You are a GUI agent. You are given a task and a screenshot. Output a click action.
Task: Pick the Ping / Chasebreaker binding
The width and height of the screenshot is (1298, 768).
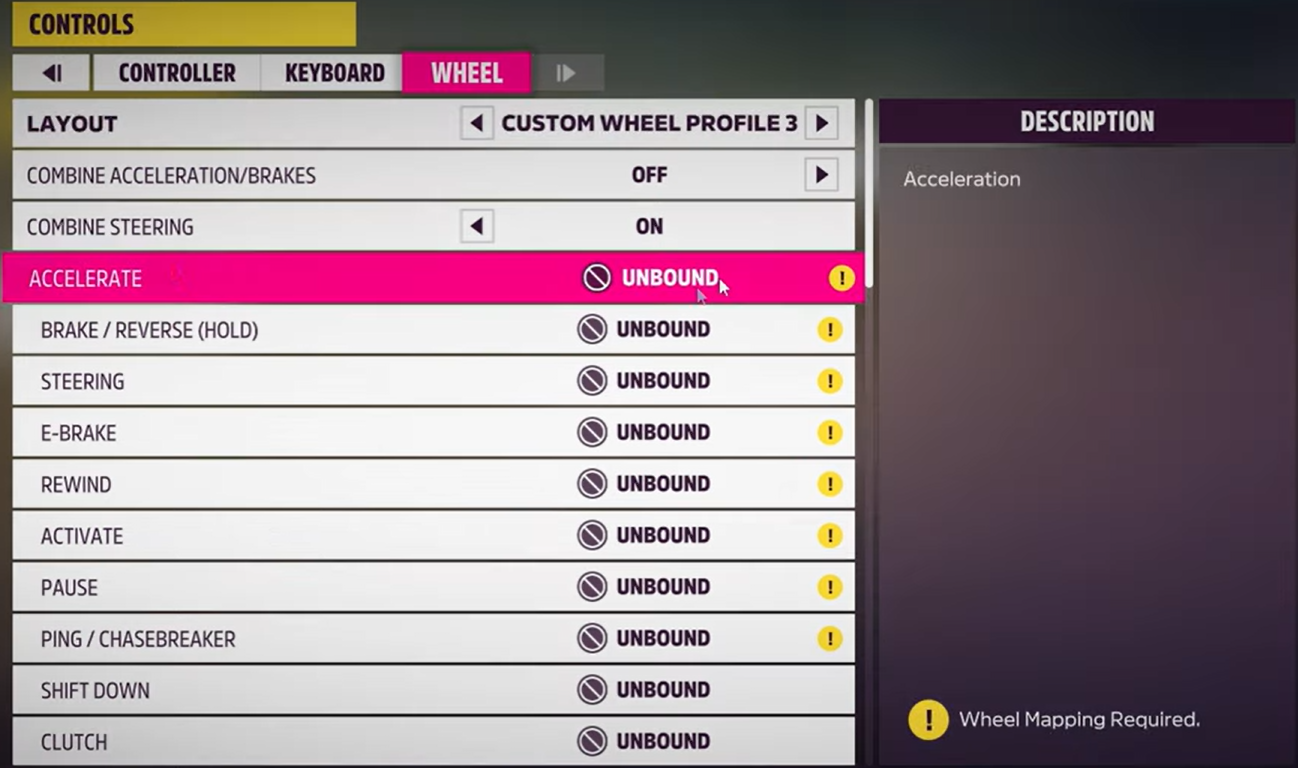click(x=430, y=639)
